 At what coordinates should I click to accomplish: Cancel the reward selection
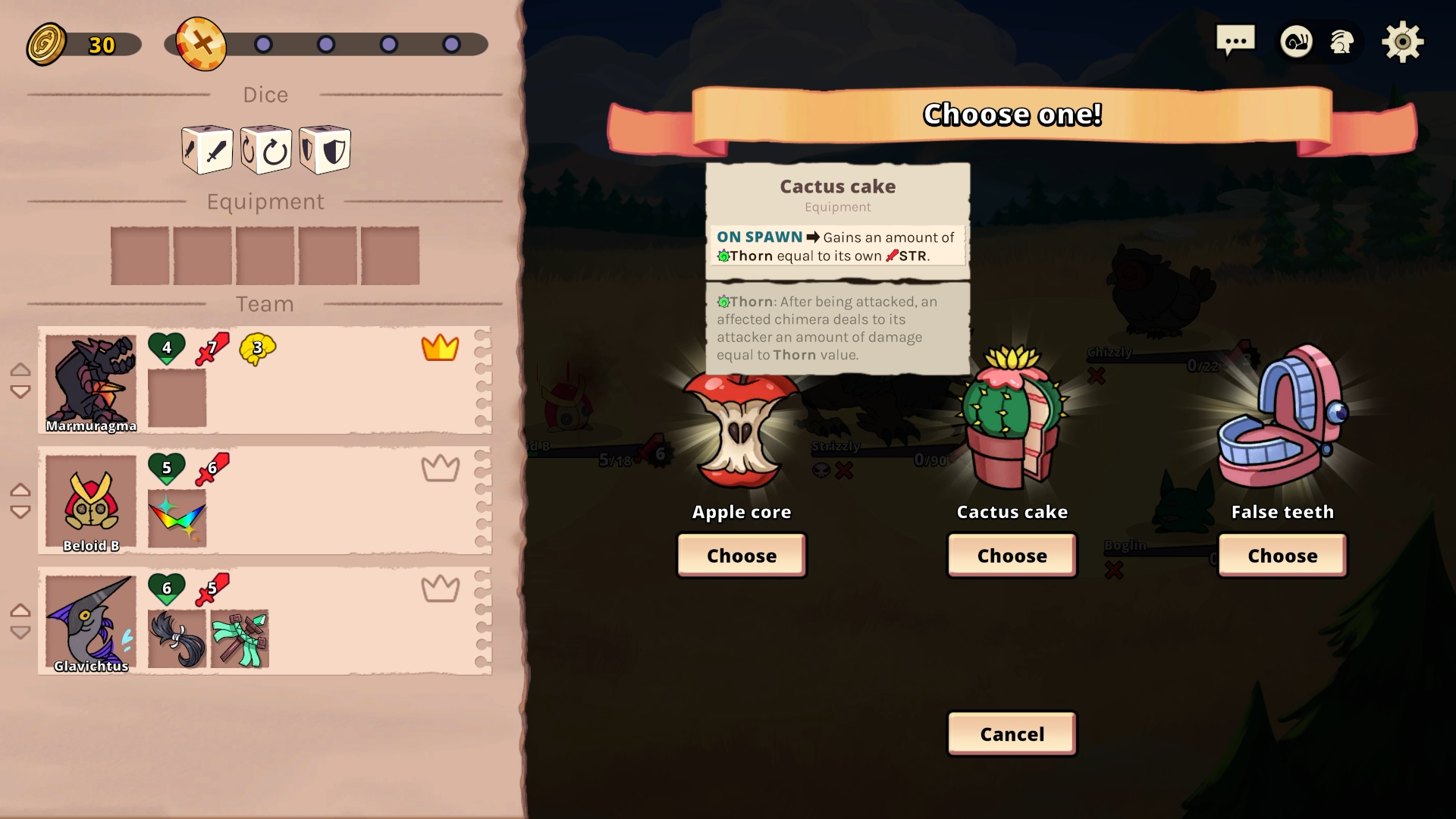click(x=1012, y=733)
